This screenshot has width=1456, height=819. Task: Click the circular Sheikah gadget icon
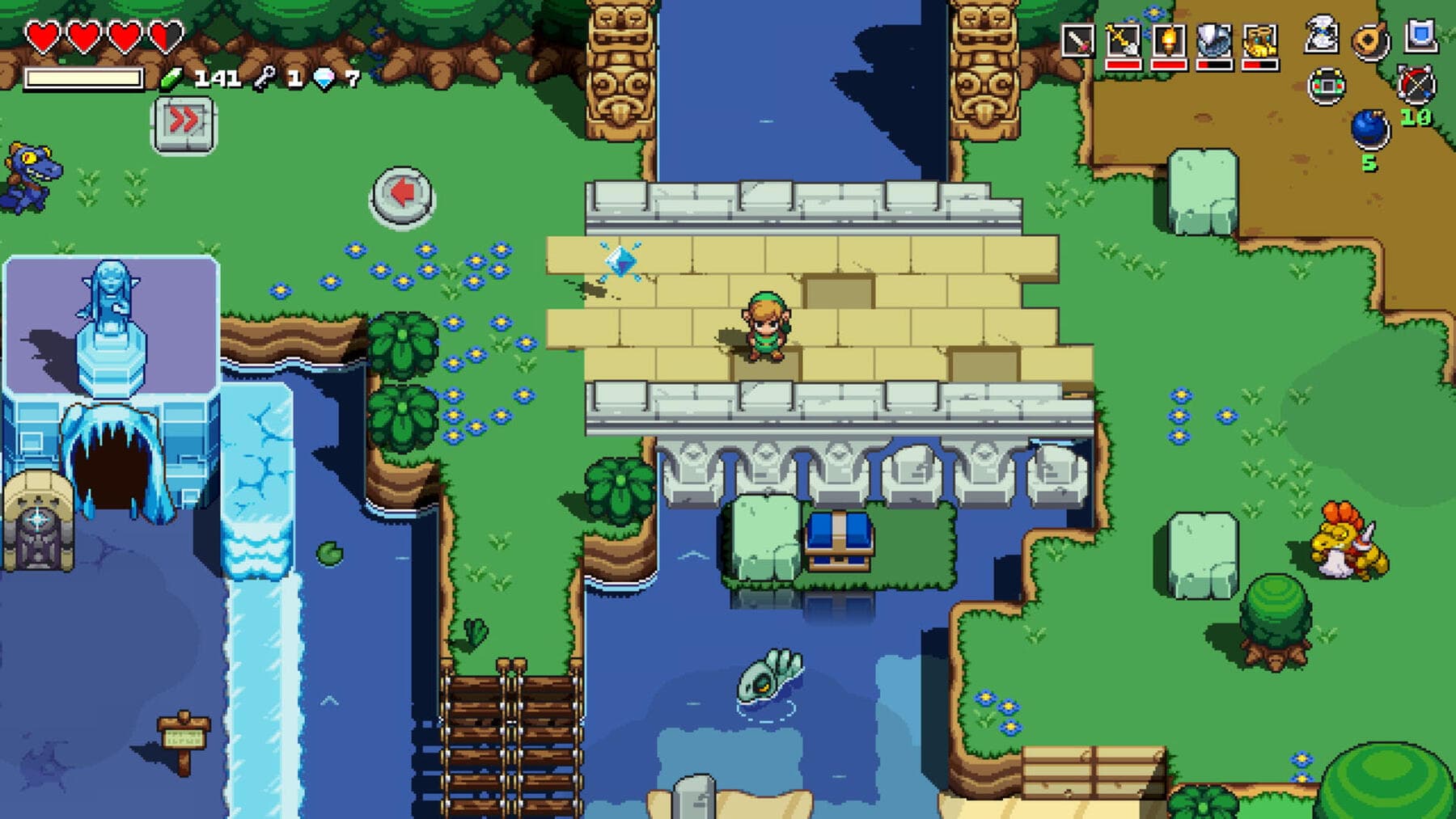(1327, 87)
